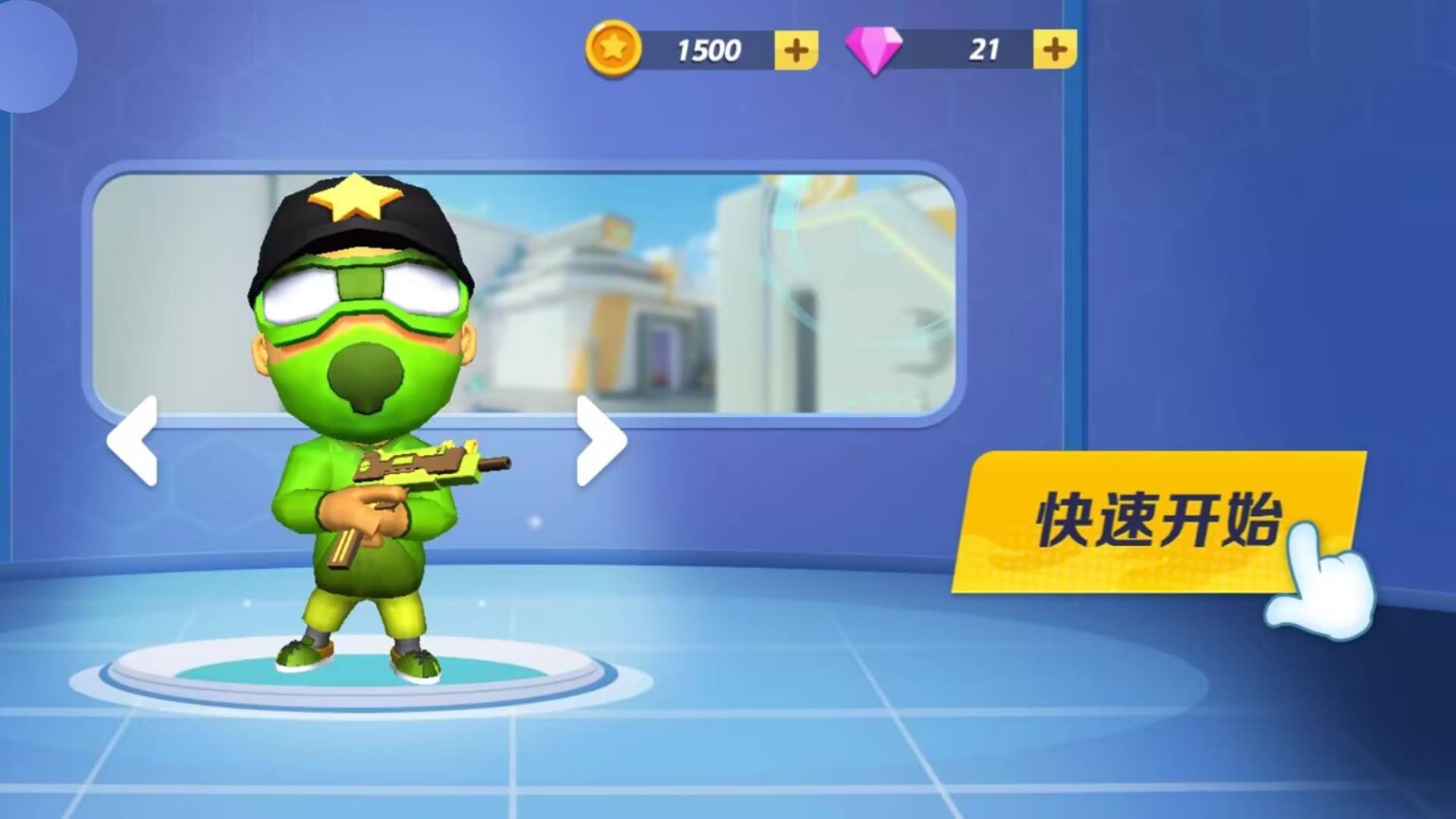The width and height of the screenshot is (1456, 819).
Task: Open gem purchase with the plus icon
Action: pos(1054,48)
